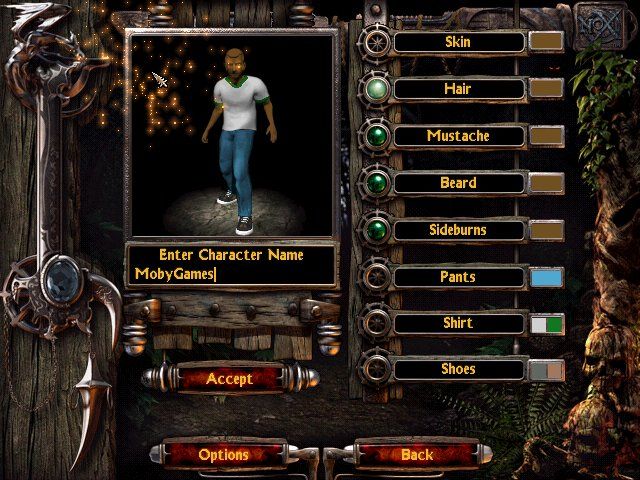Focus the character name text field
This screenshot has height=480, width=640.
pos(231,274)
